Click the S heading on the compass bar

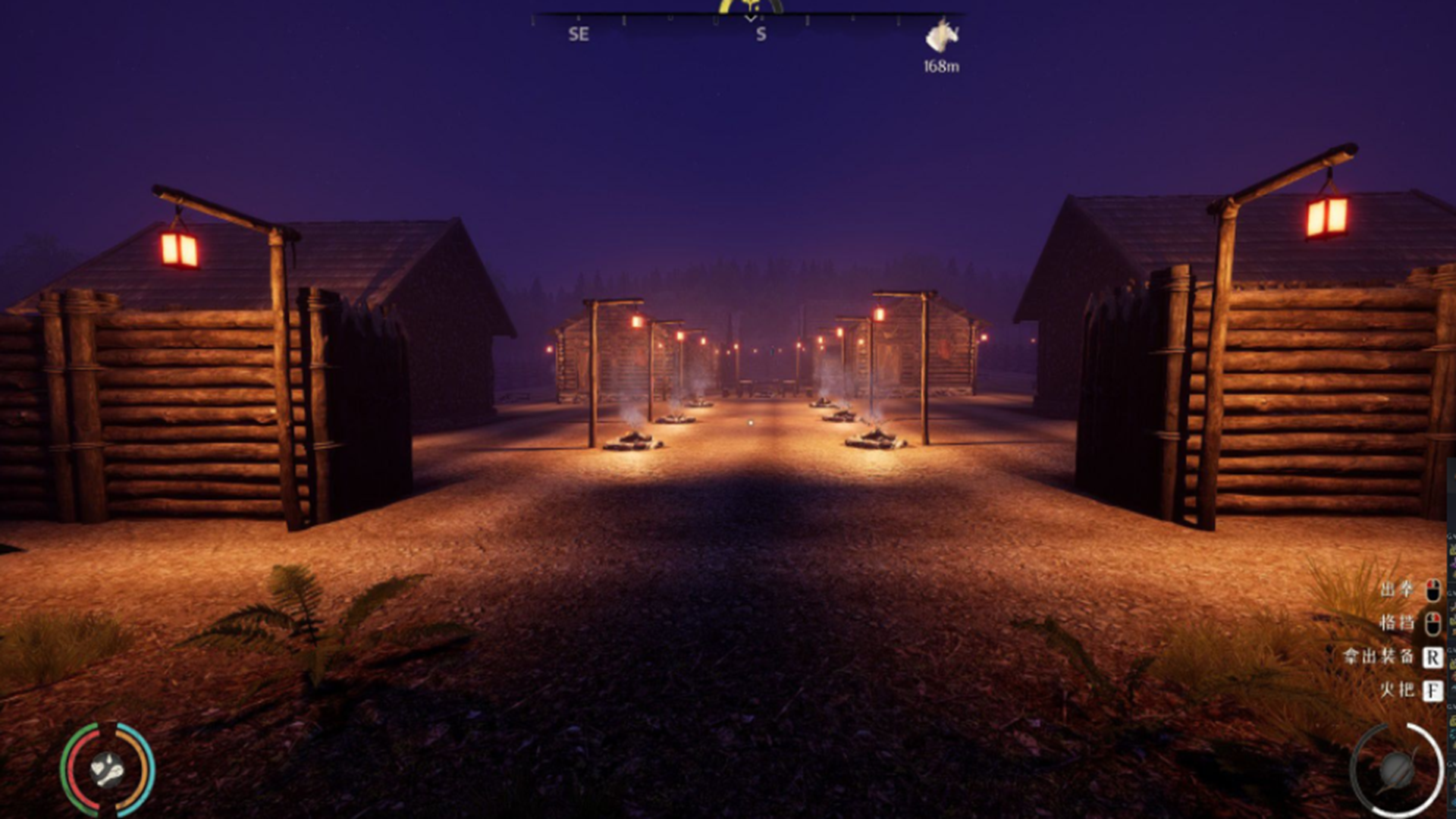point(761,34)
